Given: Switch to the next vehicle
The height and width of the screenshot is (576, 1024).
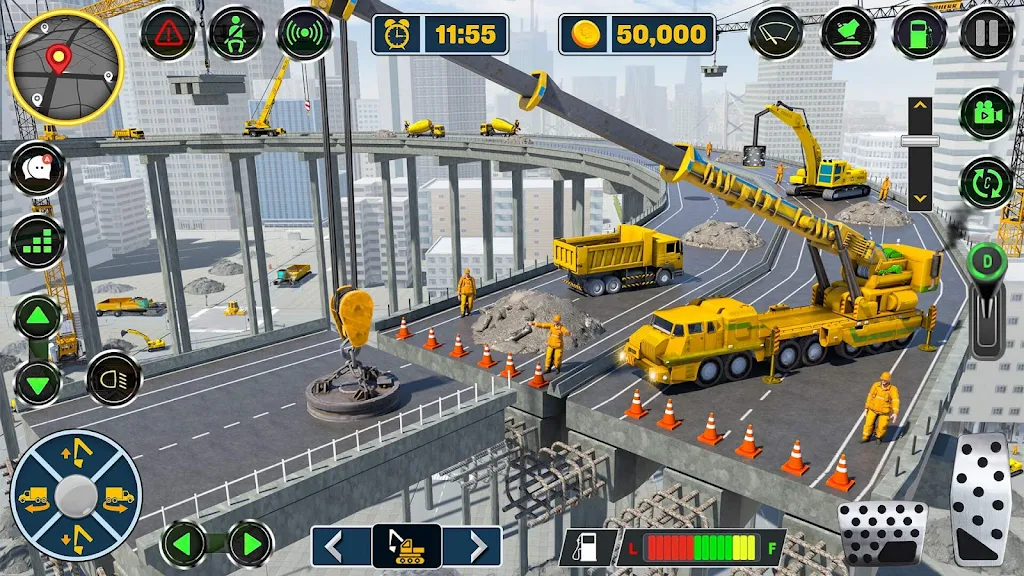Looking at the screenshot, I should coord(473,546).
